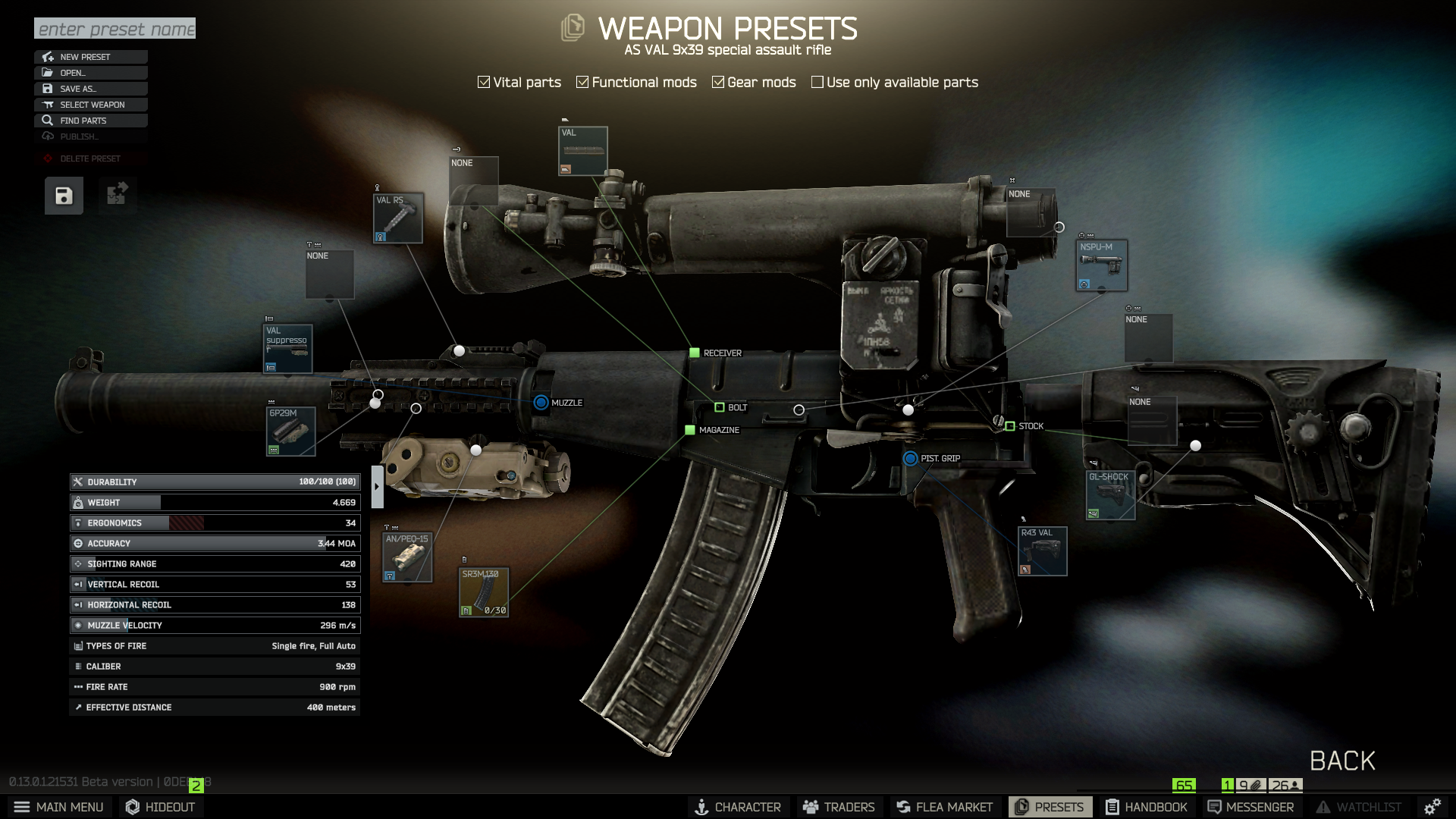Screen dimensions: 1456x819
Task: Uncheck the Vital parts checkbox
Action: click(x=483, y=81)
